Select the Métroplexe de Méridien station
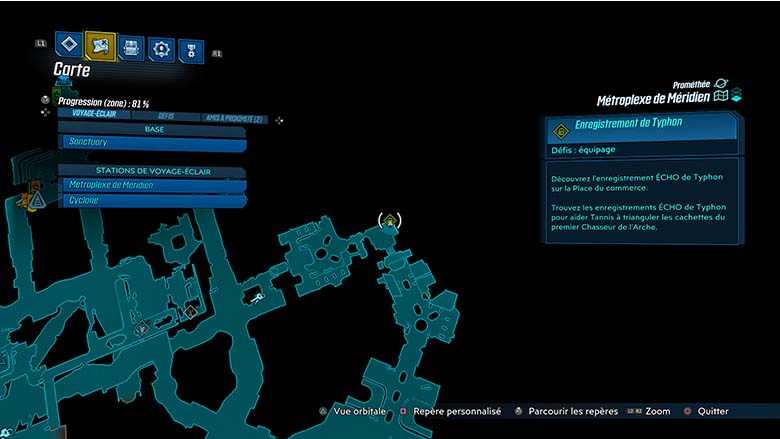 (x=152, y=185)
